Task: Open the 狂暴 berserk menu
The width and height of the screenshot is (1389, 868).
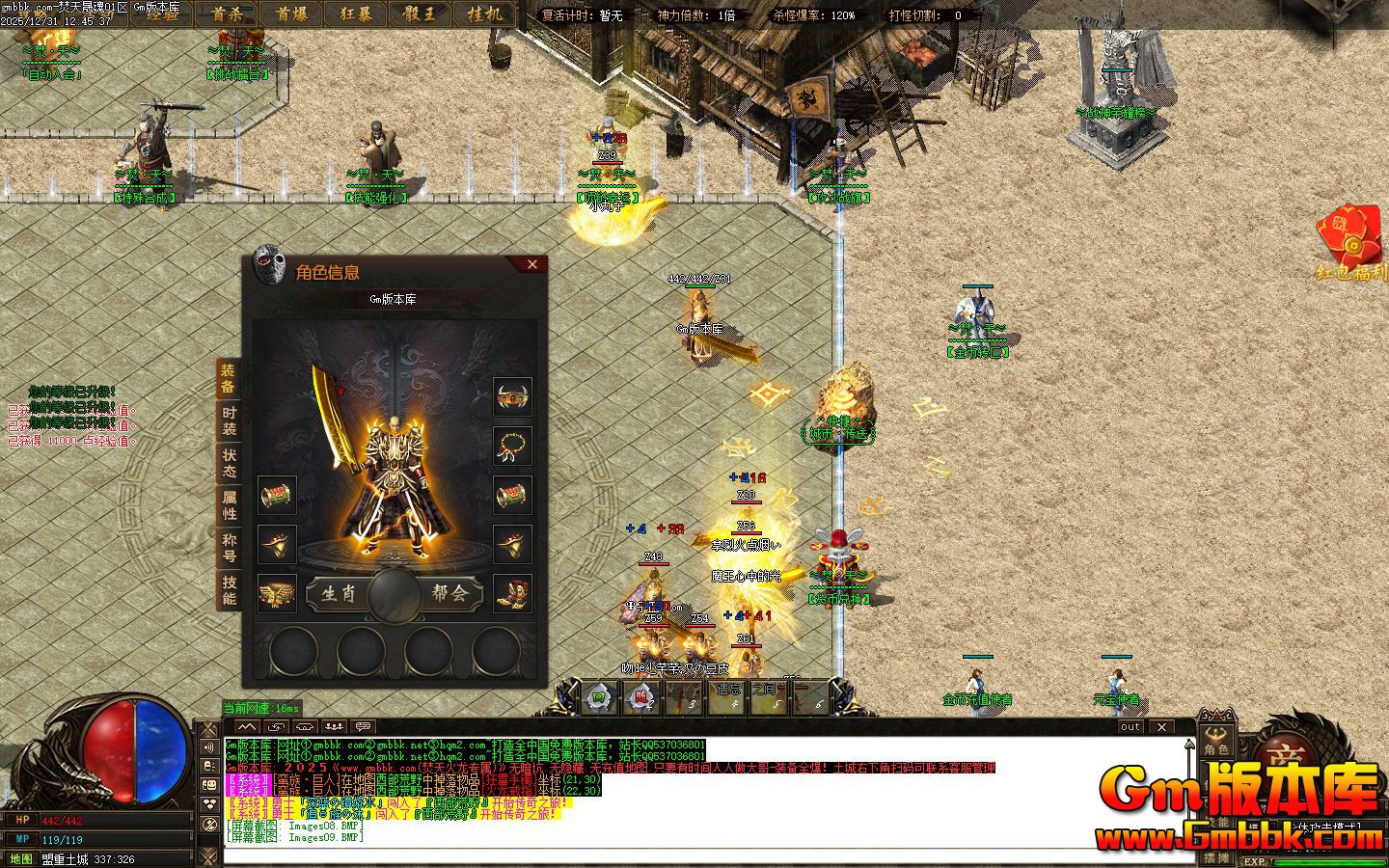Action: pos(356,14)
